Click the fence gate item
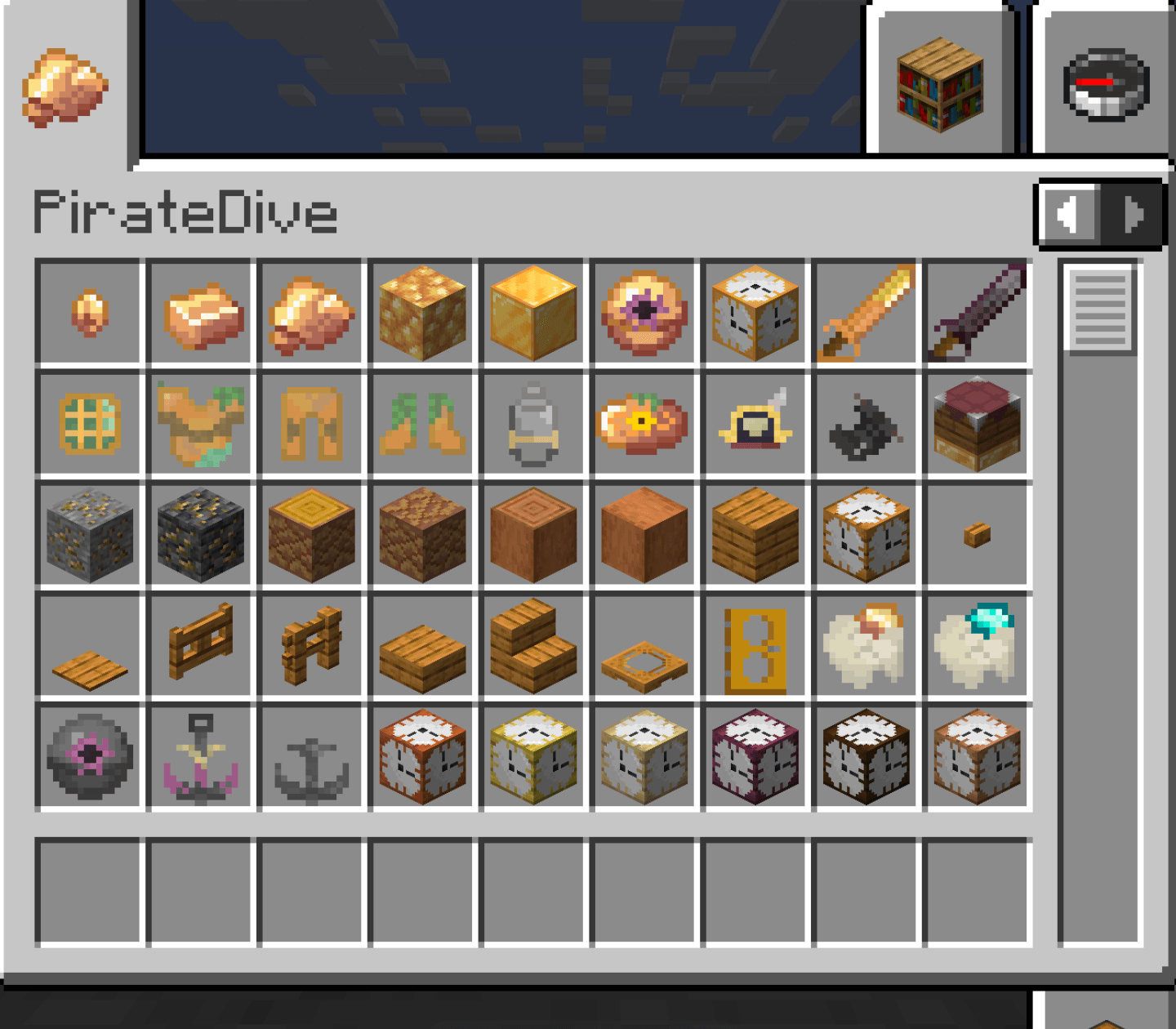 311,645
